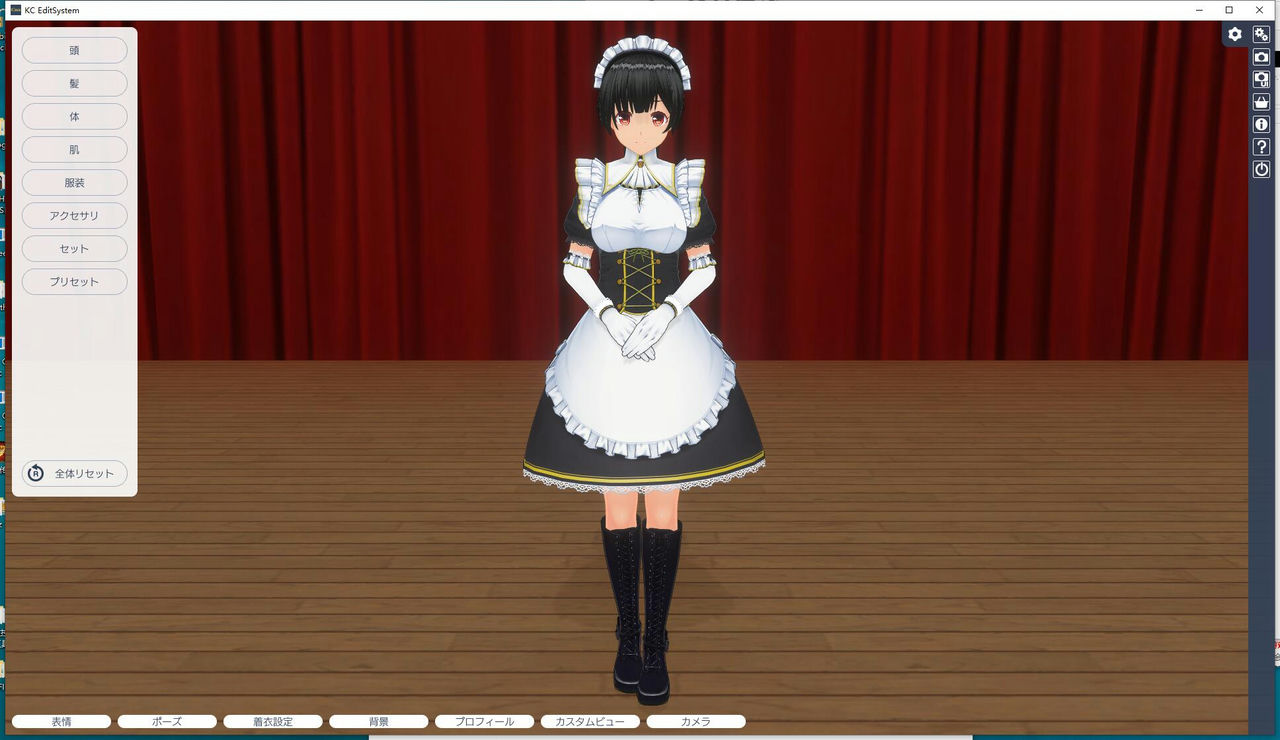Image resolution: width=1280 pixels, height=740 pixels.
Task: Select the 服装 (clothing) category
Action: click(74, 182)
